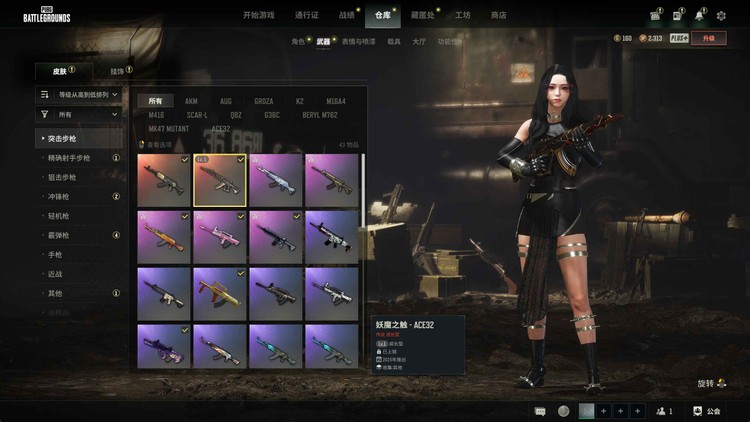The height and width of the screenshot is (422, 750).
Task: Open the chat bubble icon
Action: pos(540,411)
